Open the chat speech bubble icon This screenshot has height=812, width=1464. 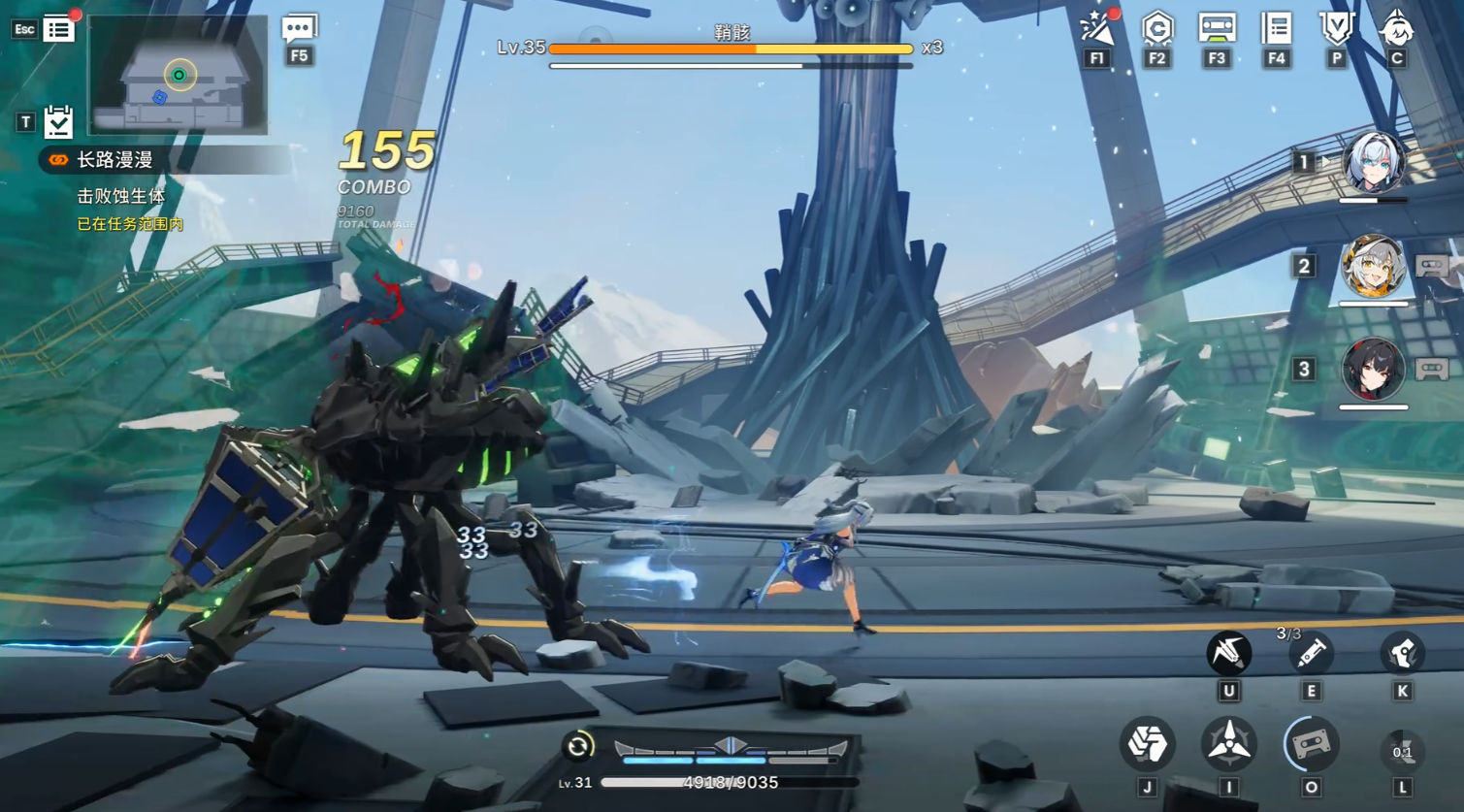[x=299, y=29]
